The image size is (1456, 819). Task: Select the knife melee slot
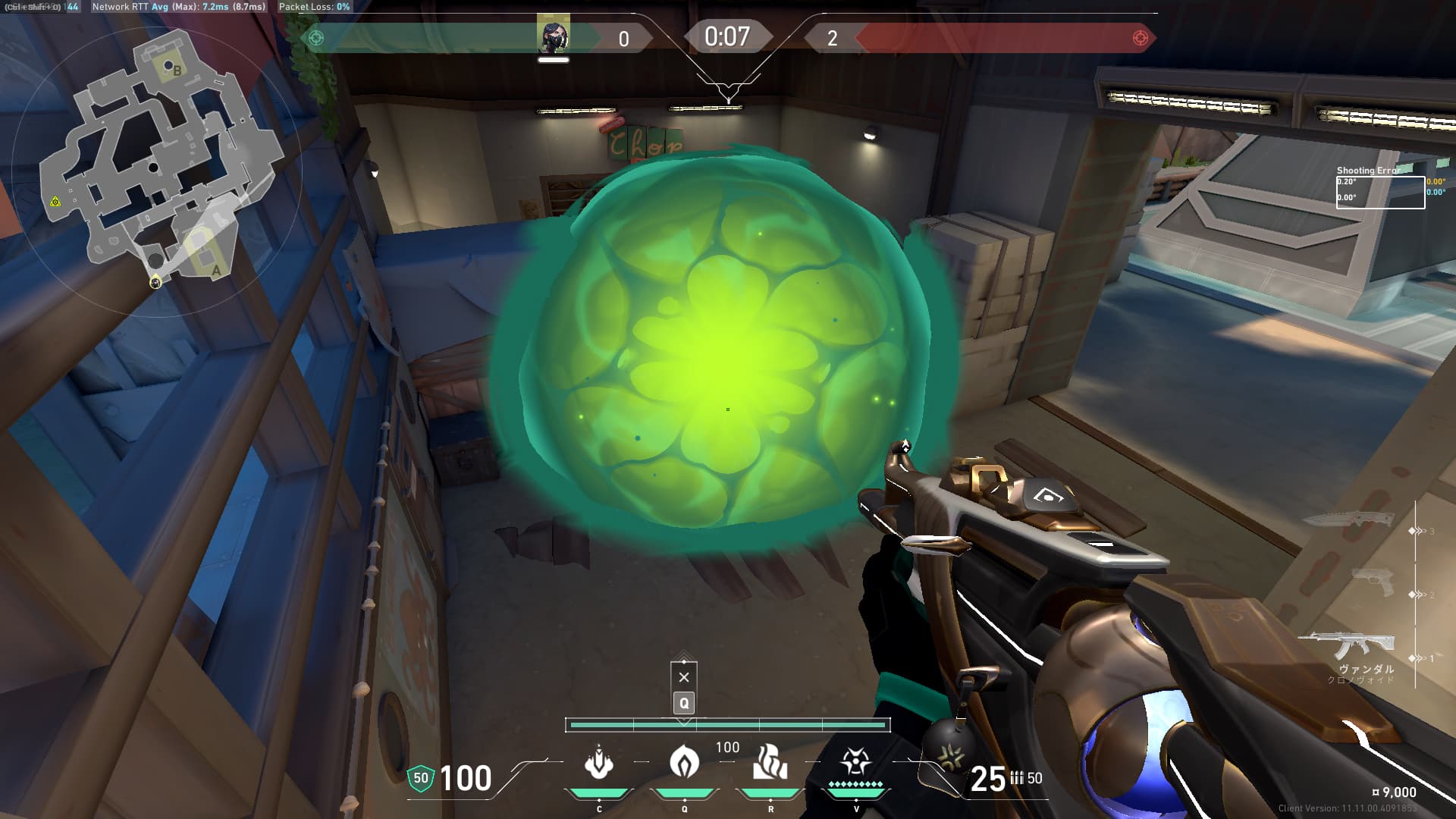coord(1349,519)
